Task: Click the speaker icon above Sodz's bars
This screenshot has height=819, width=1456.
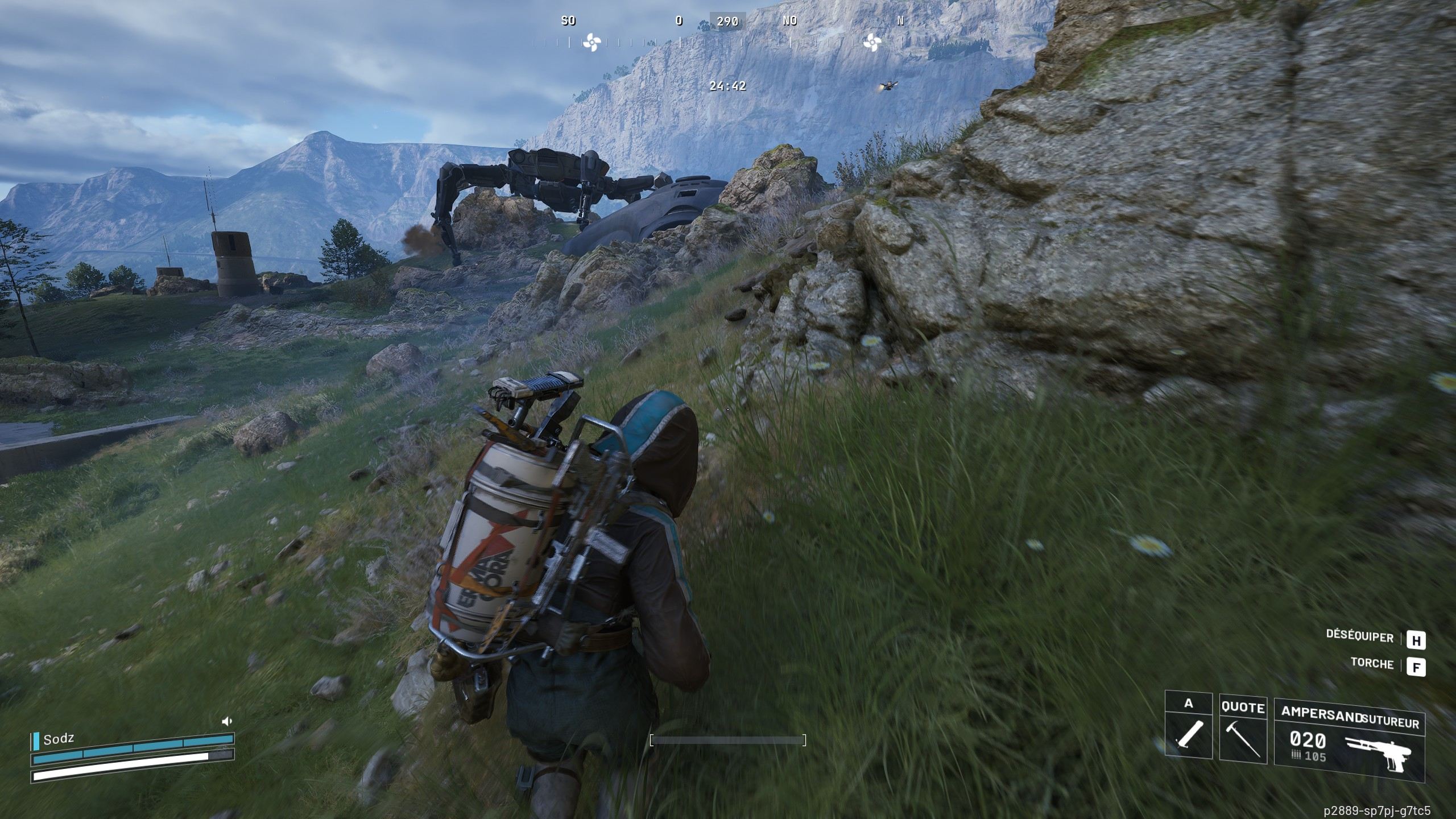Action: (x=227, y=721)
